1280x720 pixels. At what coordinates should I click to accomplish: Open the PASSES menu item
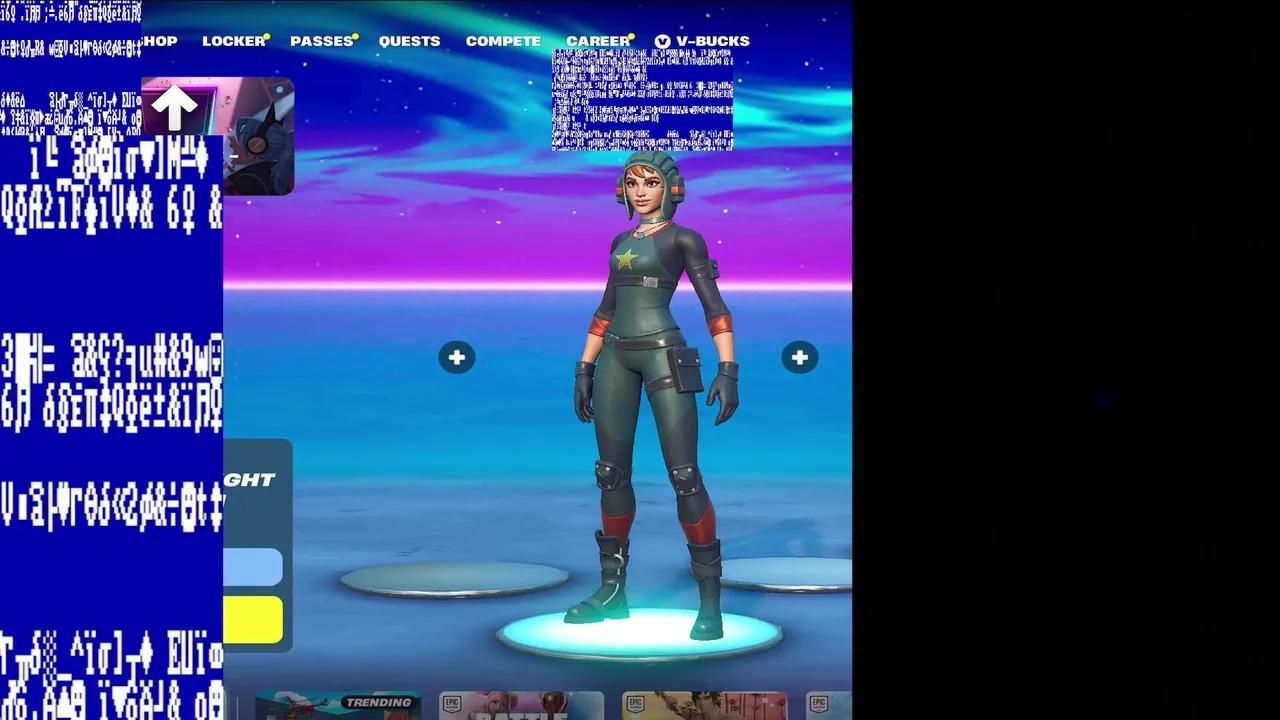pos(321,41)
